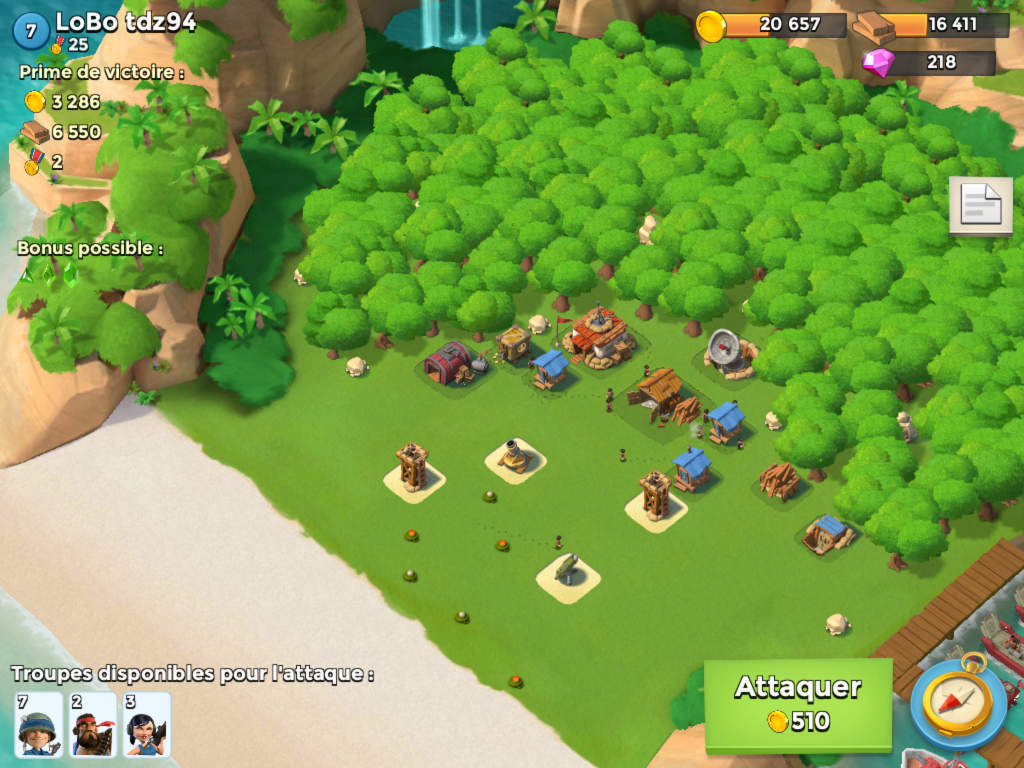Select the Heavy troop with red bandana
This screenshot has width=1024, height=768.
93,725
